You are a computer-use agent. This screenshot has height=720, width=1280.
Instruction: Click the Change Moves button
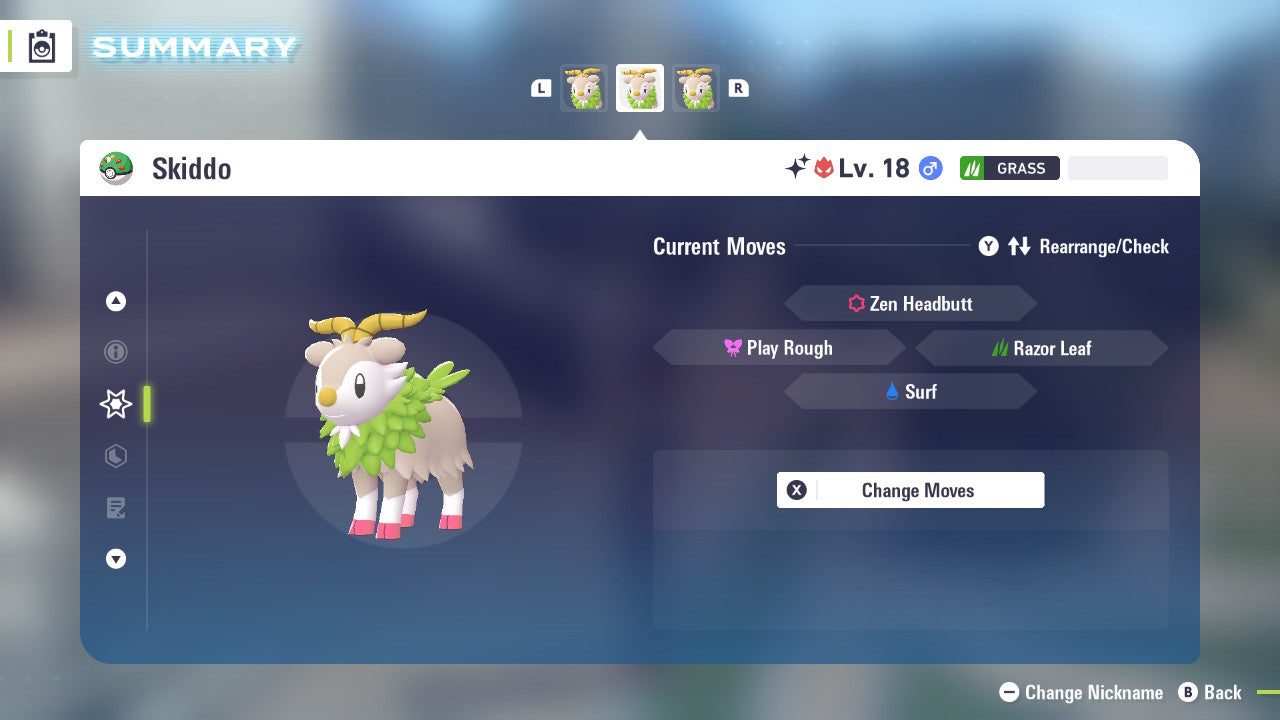click(910, 490)
